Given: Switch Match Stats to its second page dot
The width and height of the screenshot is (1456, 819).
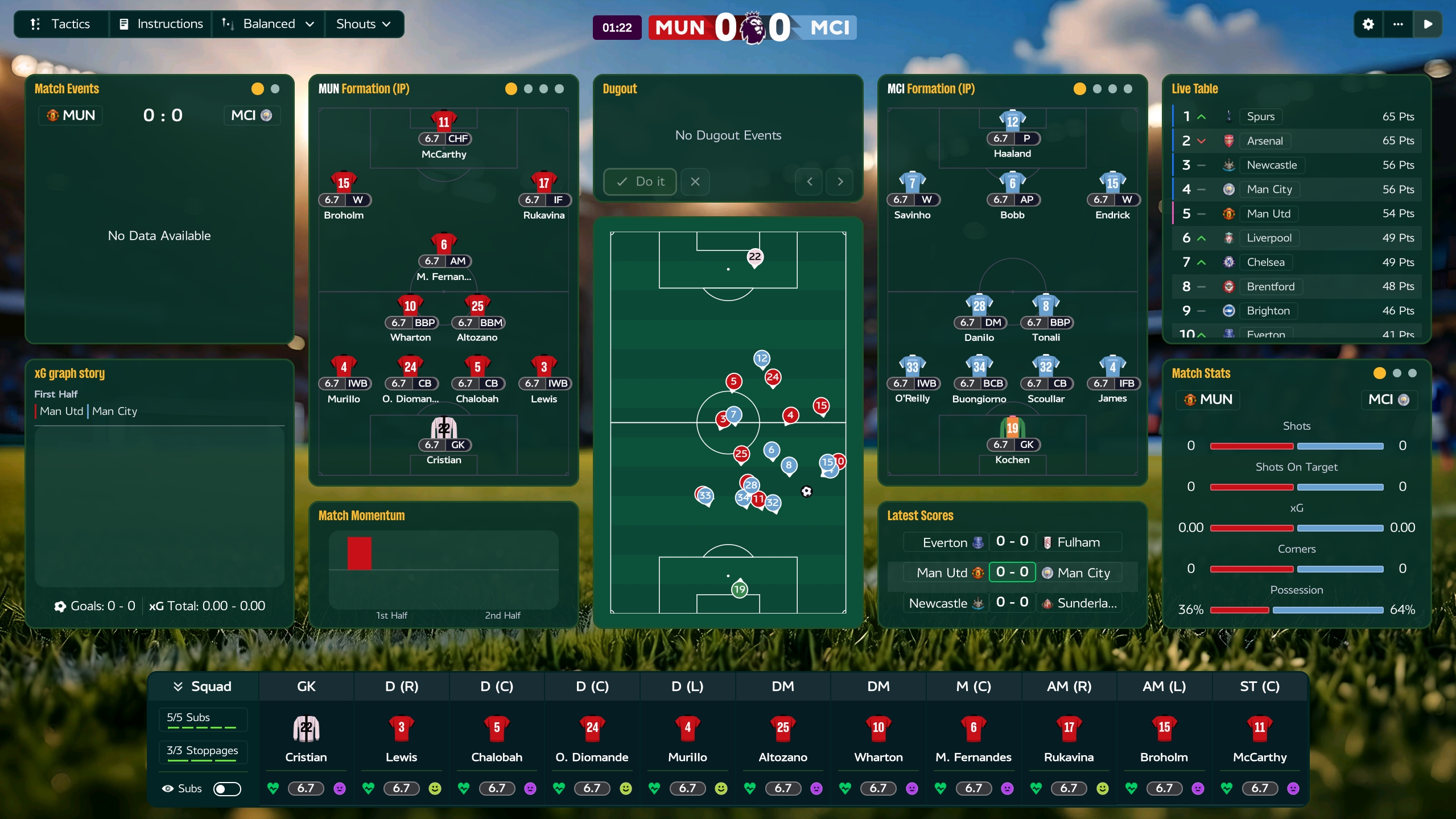Looking at the screenshot, I should [x=1396, y=373].
